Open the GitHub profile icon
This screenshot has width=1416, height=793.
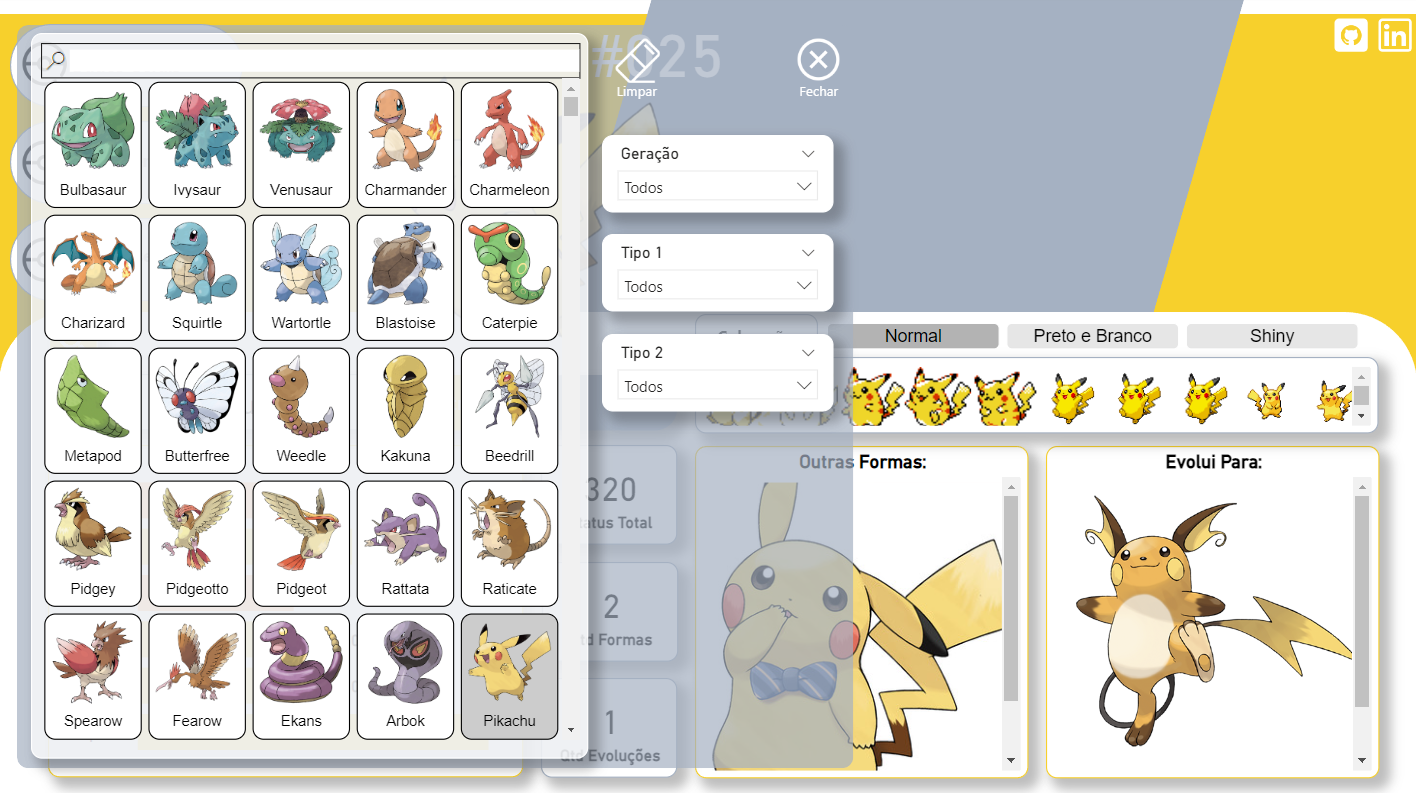coord(1350,35)
